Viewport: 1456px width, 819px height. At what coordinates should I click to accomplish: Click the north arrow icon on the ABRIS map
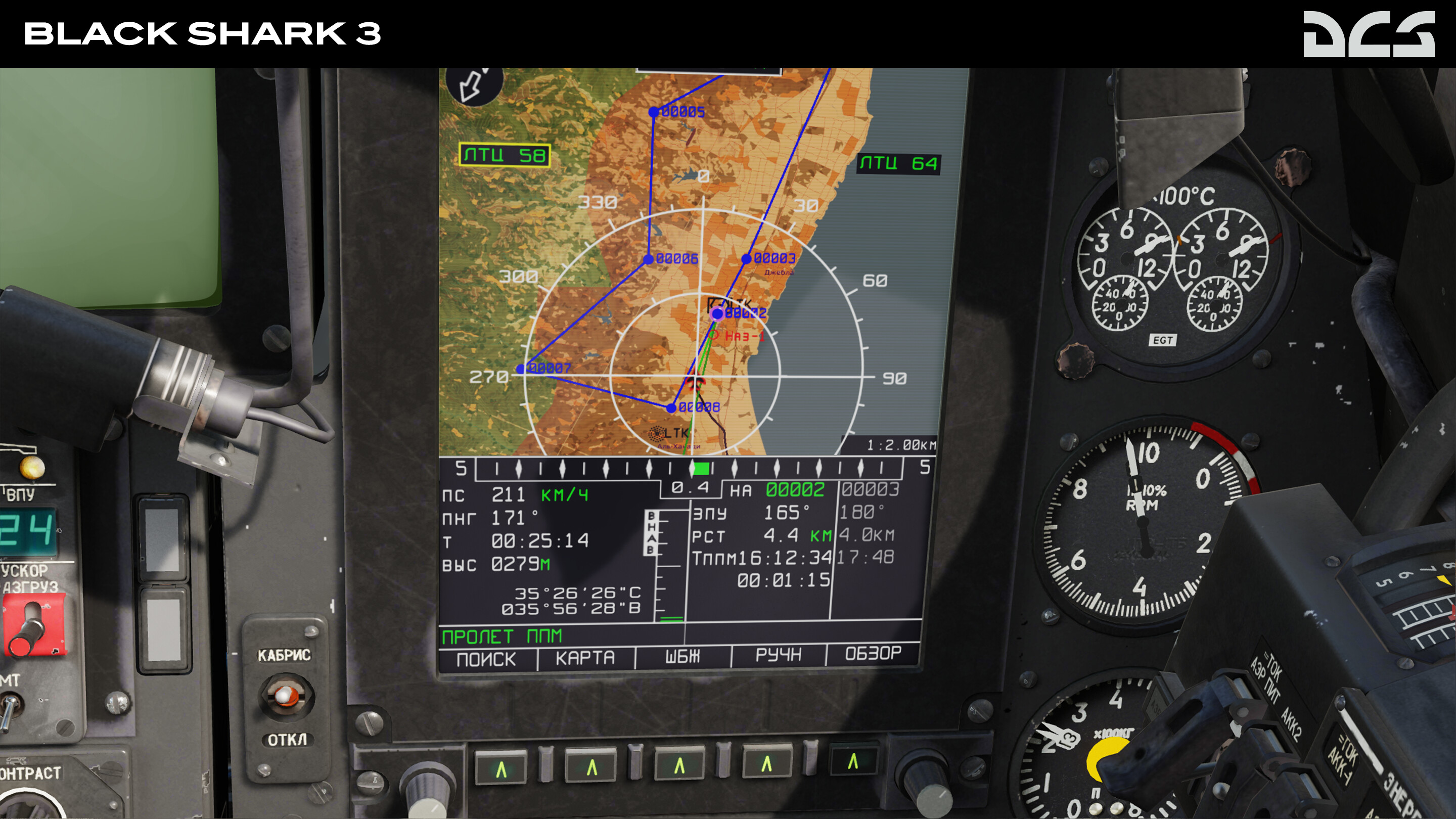pyautogui.click(x=470, y=86)
